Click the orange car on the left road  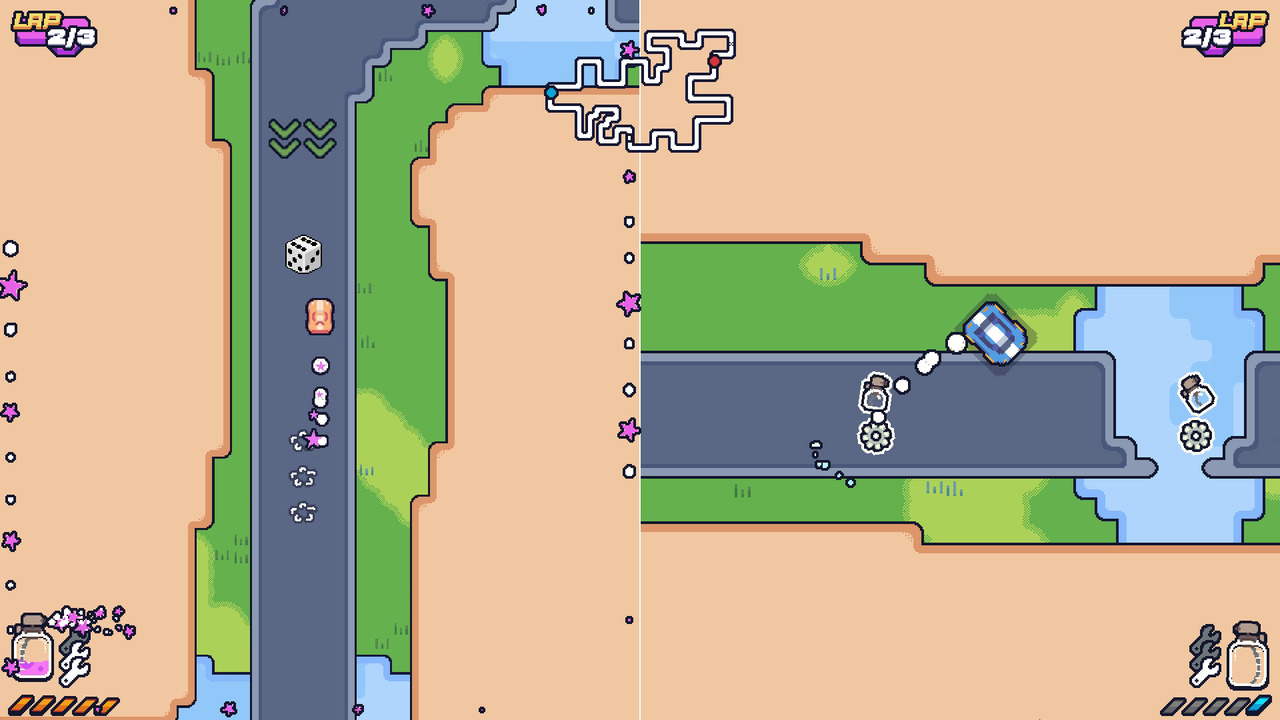click(319, 318)
